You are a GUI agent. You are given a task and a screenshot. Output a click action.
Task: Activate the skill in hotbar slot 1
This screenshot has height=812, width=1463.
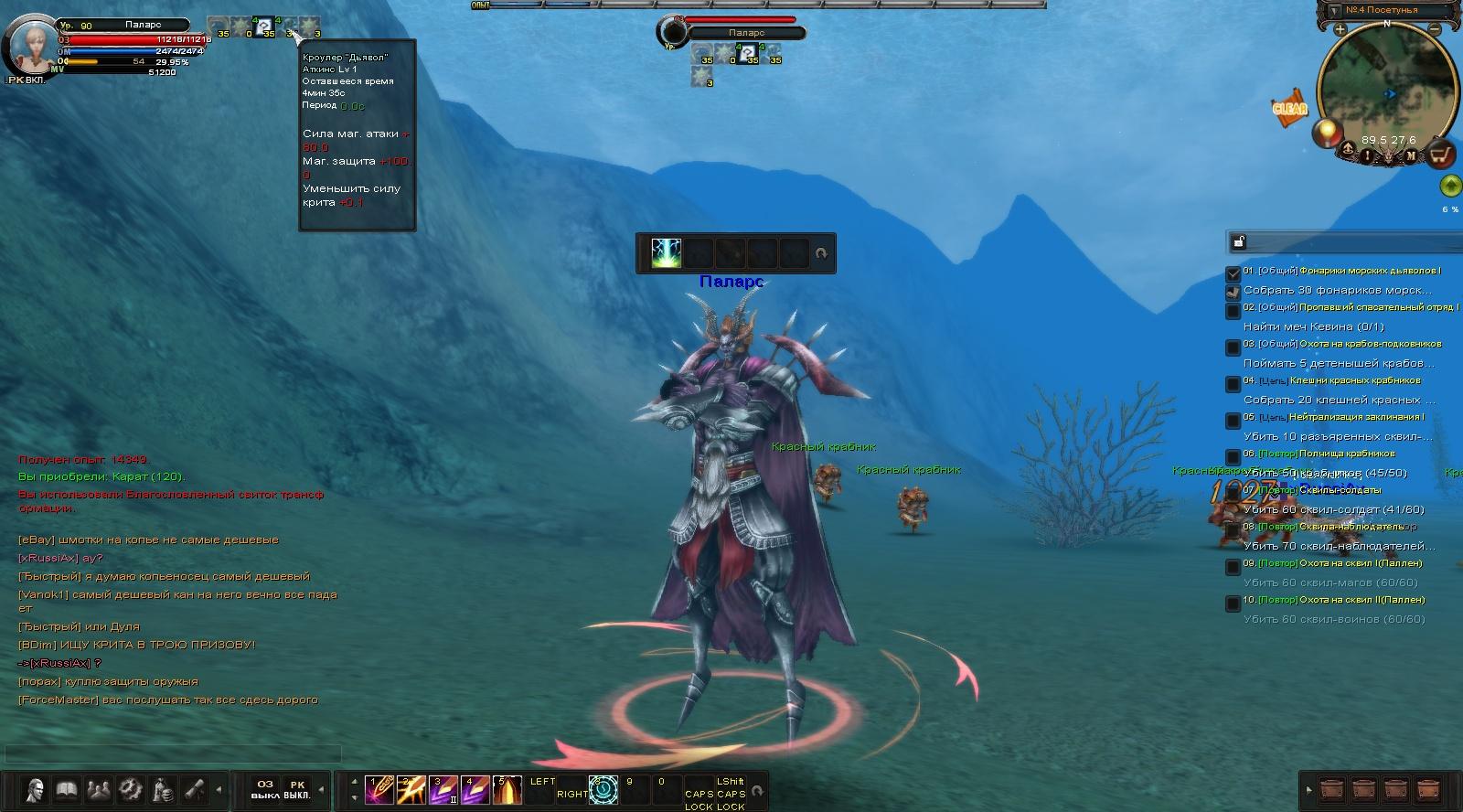click(379, 789)
